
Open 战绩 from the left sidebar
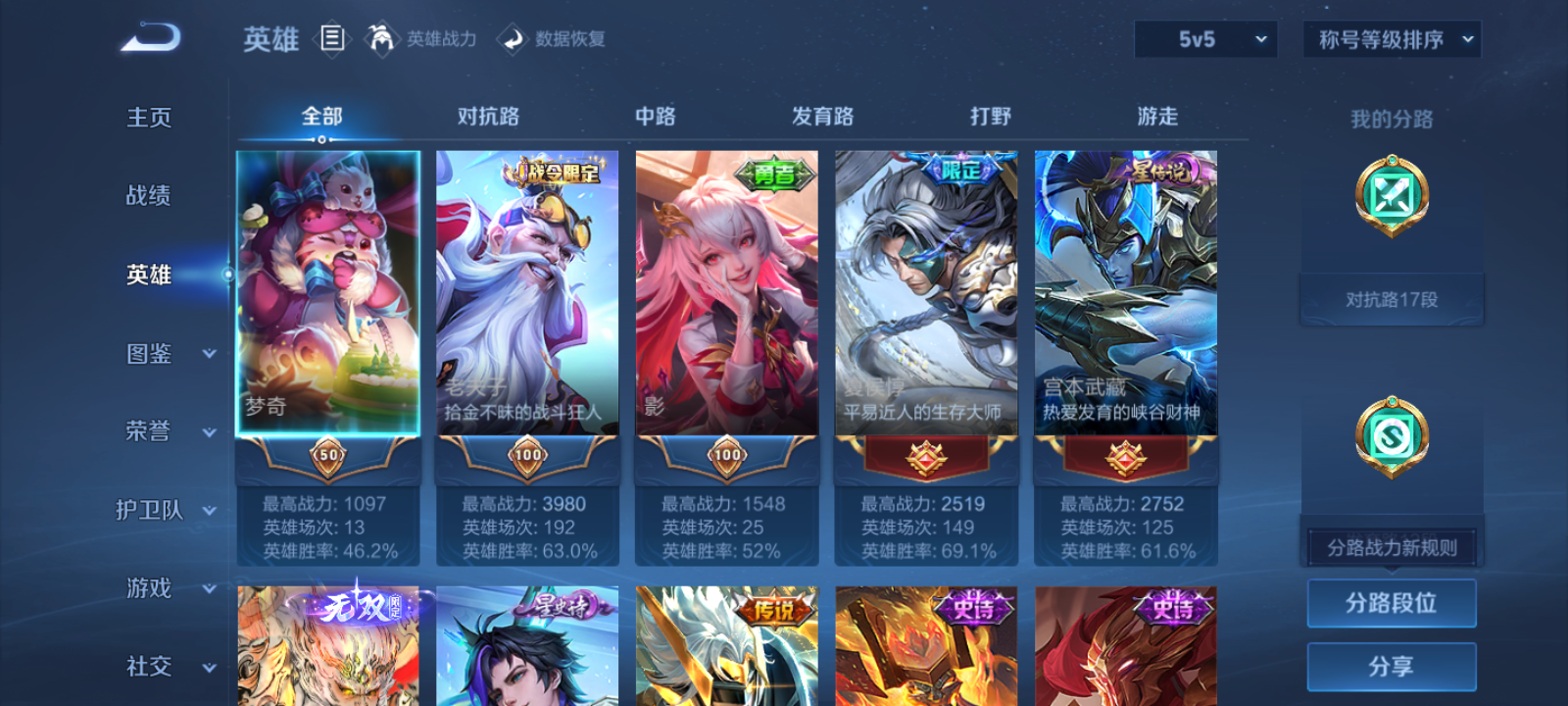149,196
